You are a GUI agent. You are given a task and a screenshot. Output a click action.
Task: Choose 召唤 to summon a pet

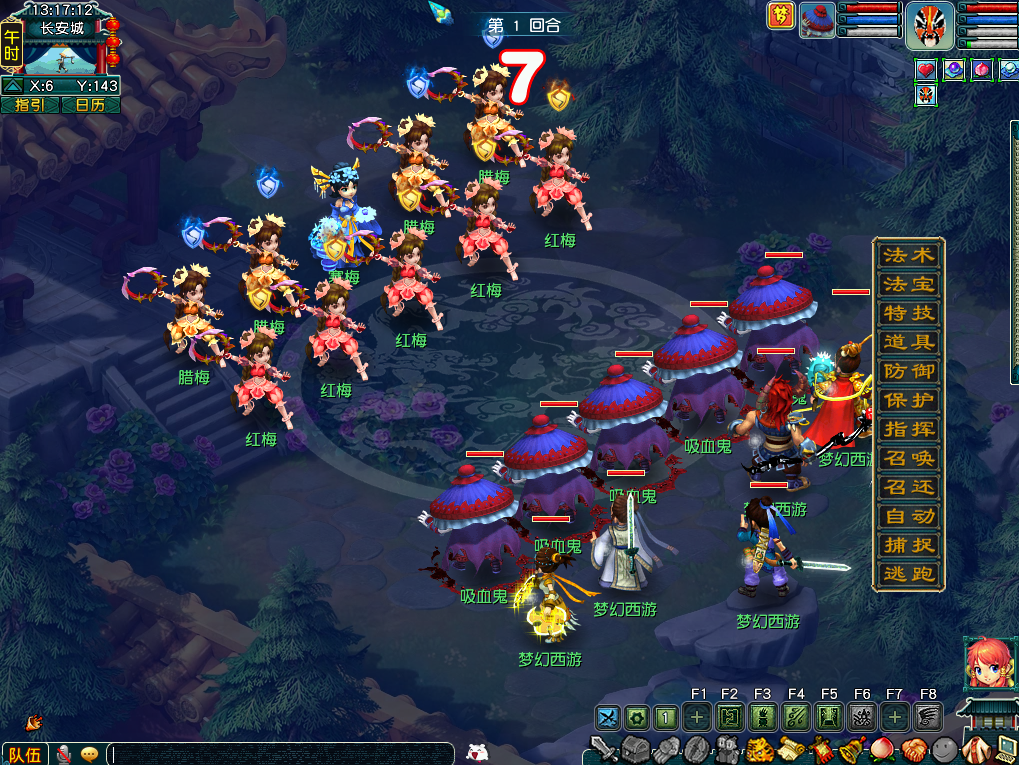click(908, 458)
